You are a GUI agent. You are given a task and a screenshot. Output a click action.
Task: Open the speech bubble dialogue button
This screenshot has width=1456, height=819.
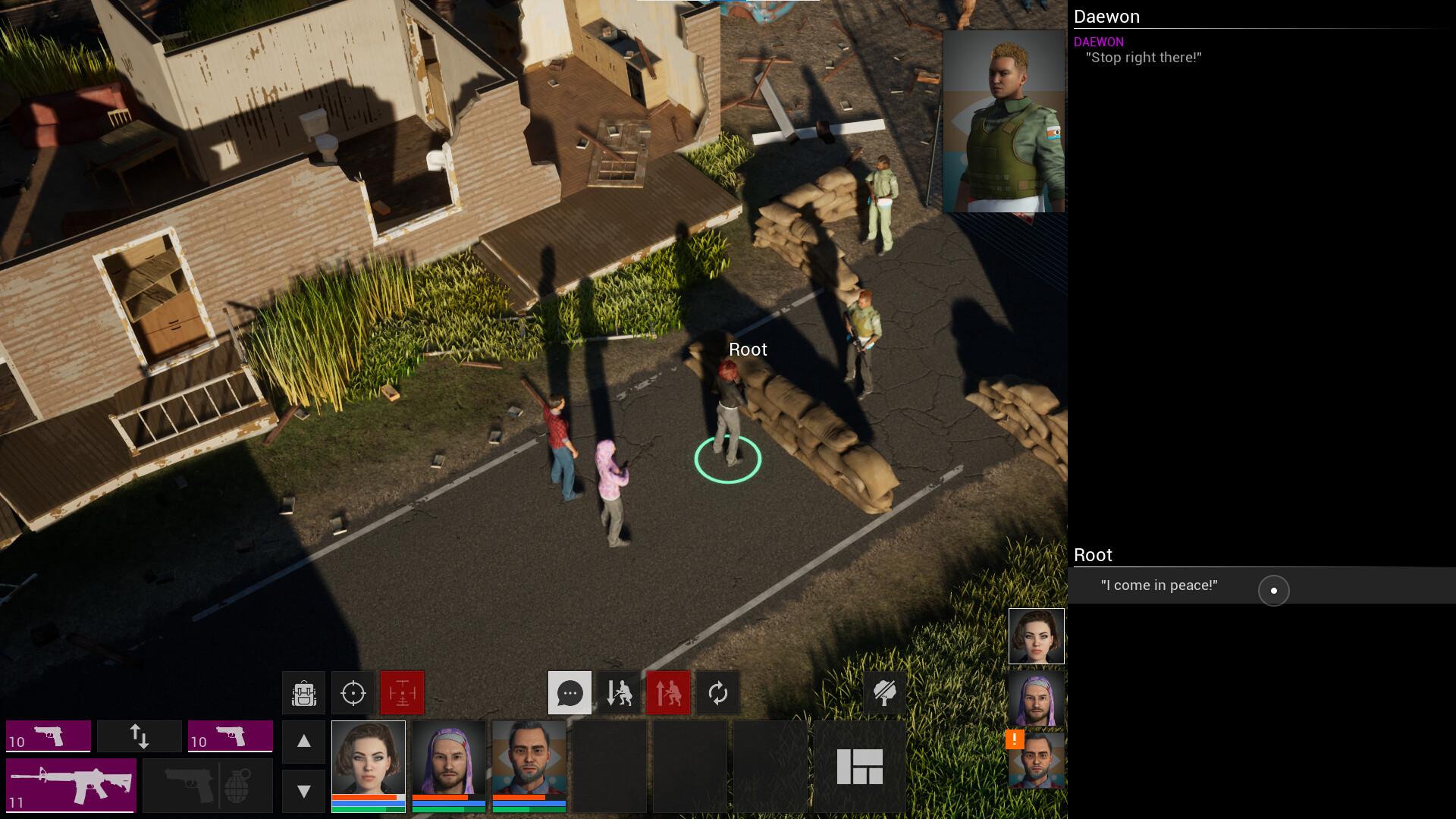[x=570, y=693]
